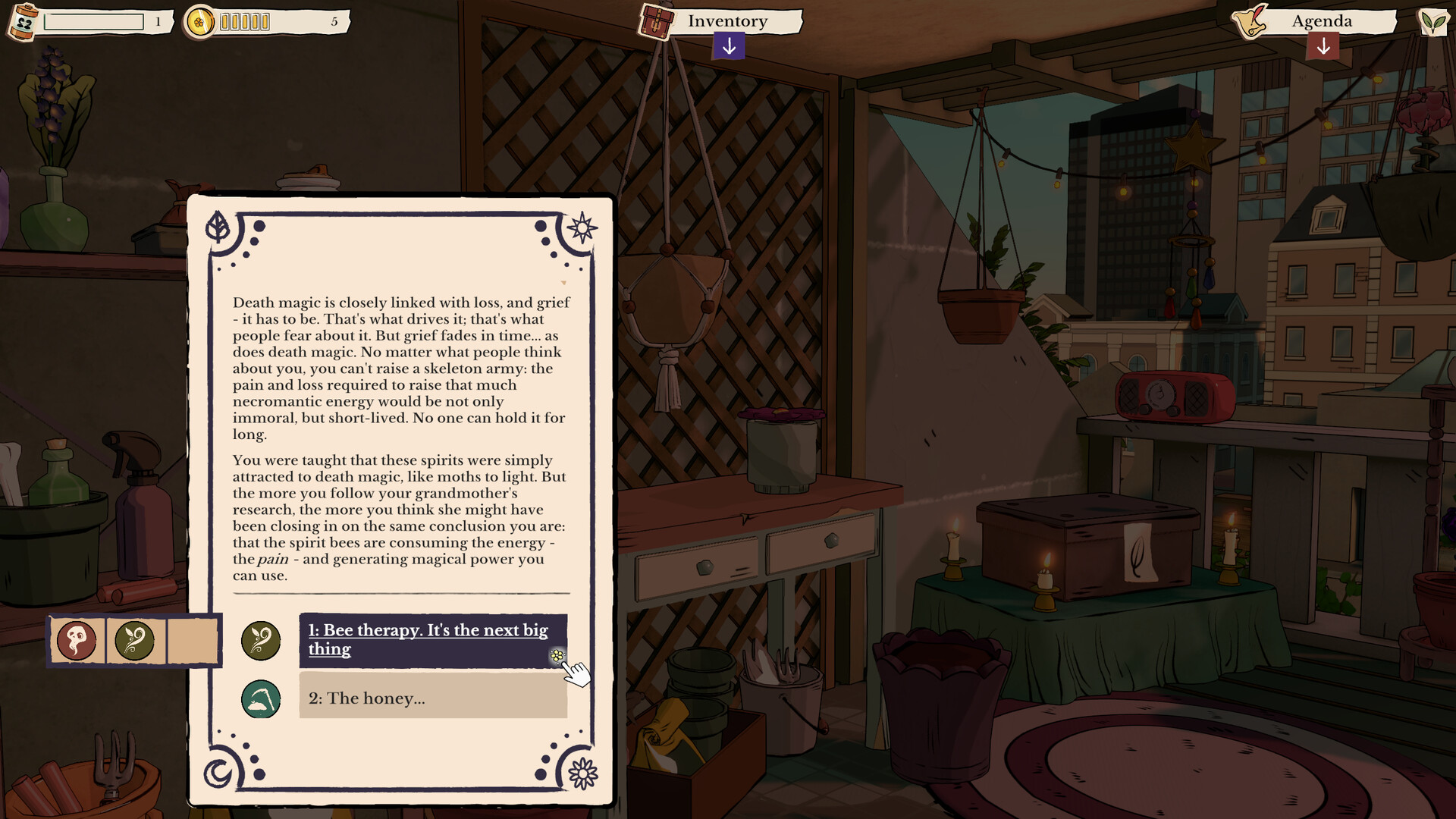This screenshot has height=819, width=1456.
Task: Open the Inventory panel
Action: click(726, 21)
